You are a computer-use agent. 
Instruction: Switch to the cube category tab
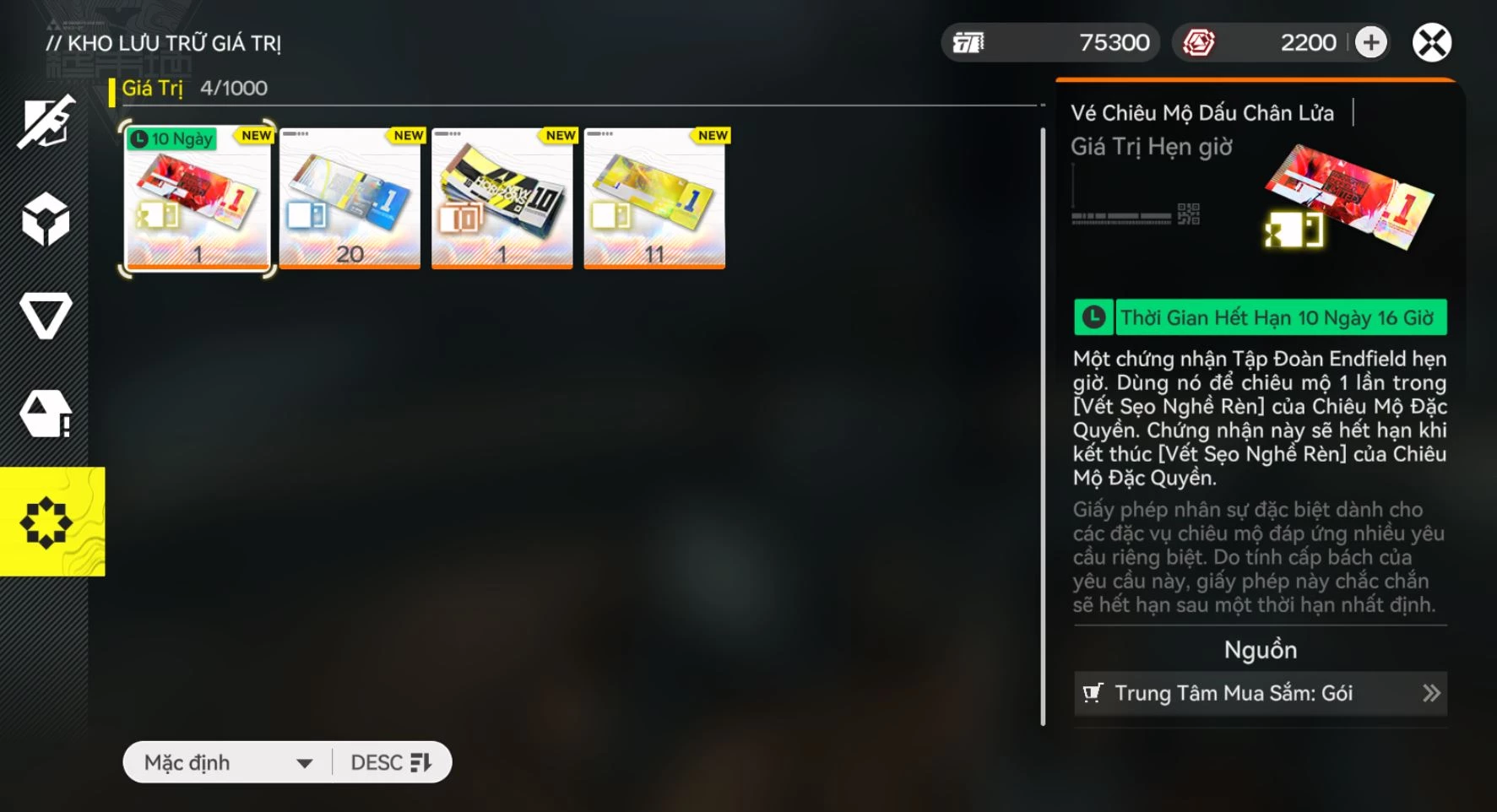coord(46,219)
